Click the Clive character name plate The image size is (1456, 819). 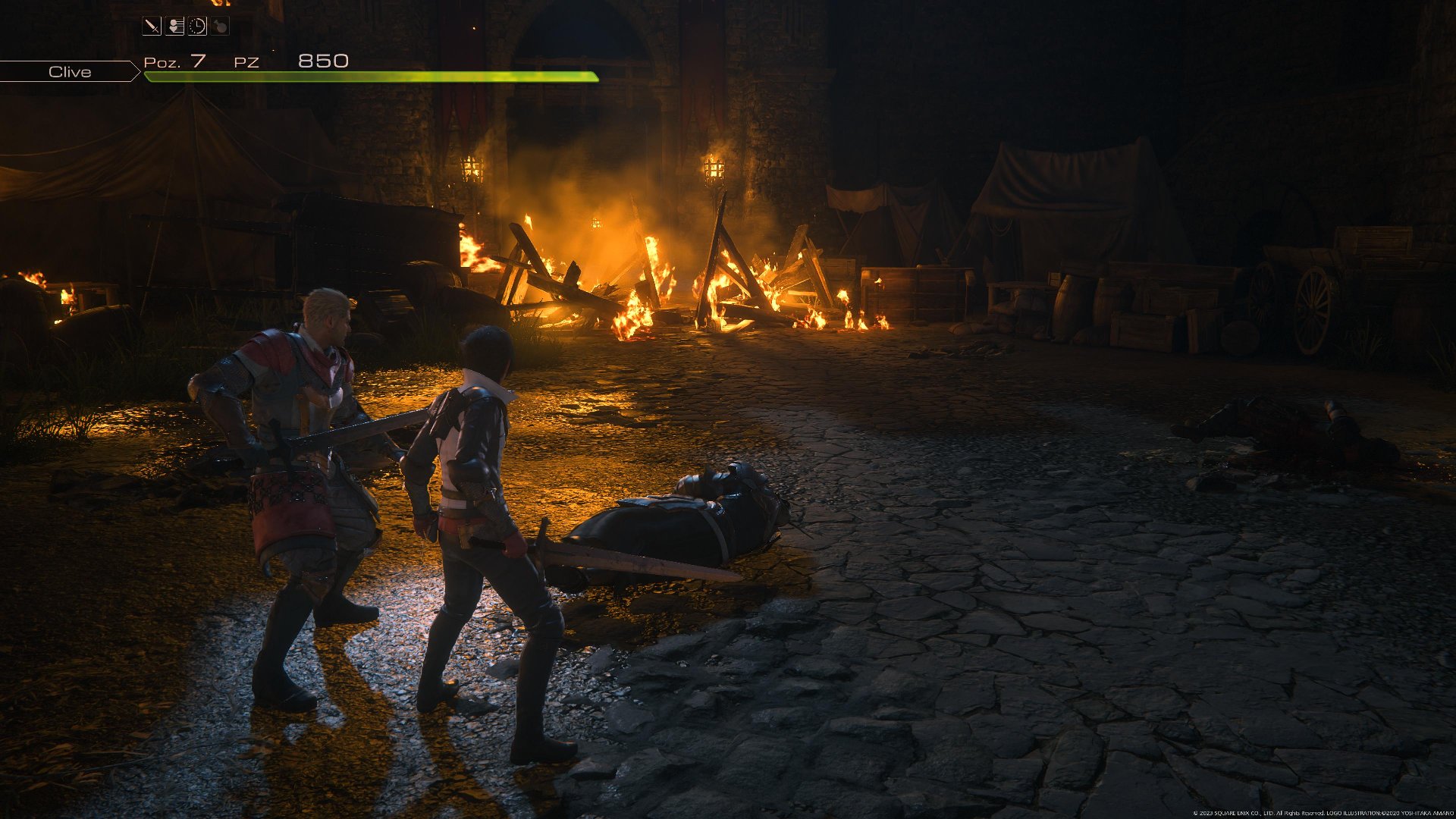click(70, 72)
